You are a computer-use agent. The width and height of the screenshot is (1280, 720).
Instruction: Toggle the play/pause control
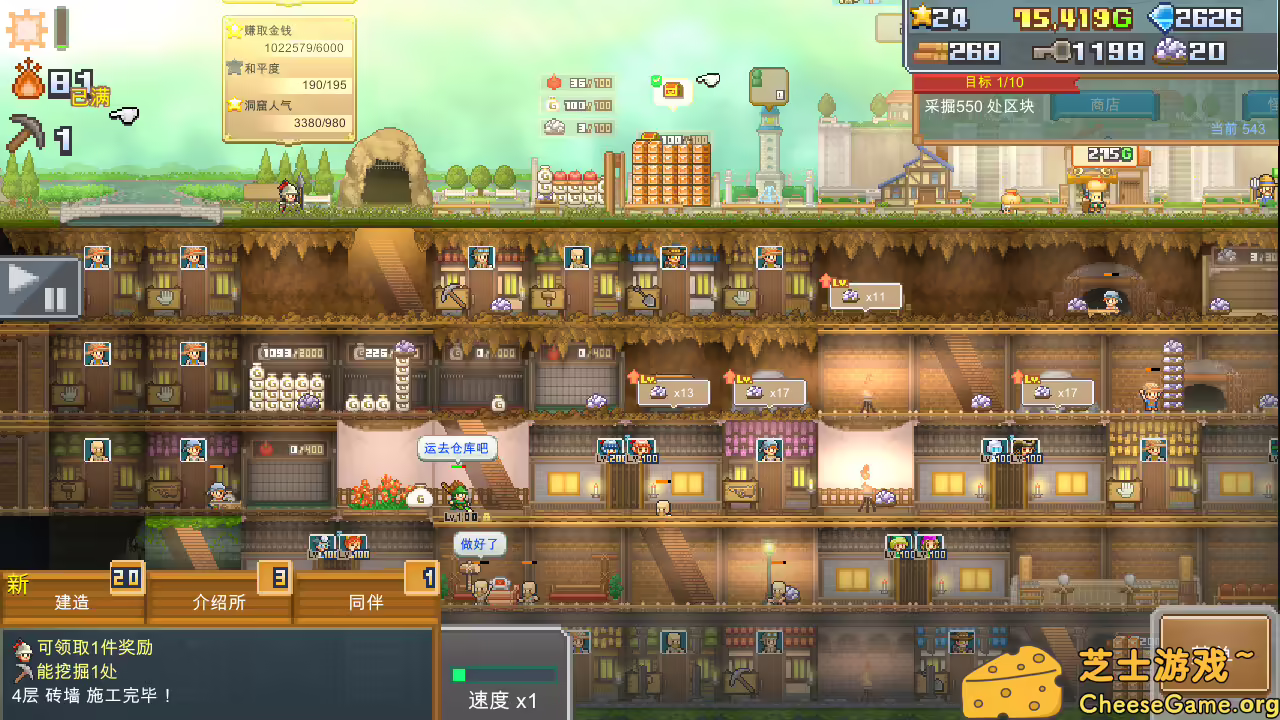[x=39, y=288]
